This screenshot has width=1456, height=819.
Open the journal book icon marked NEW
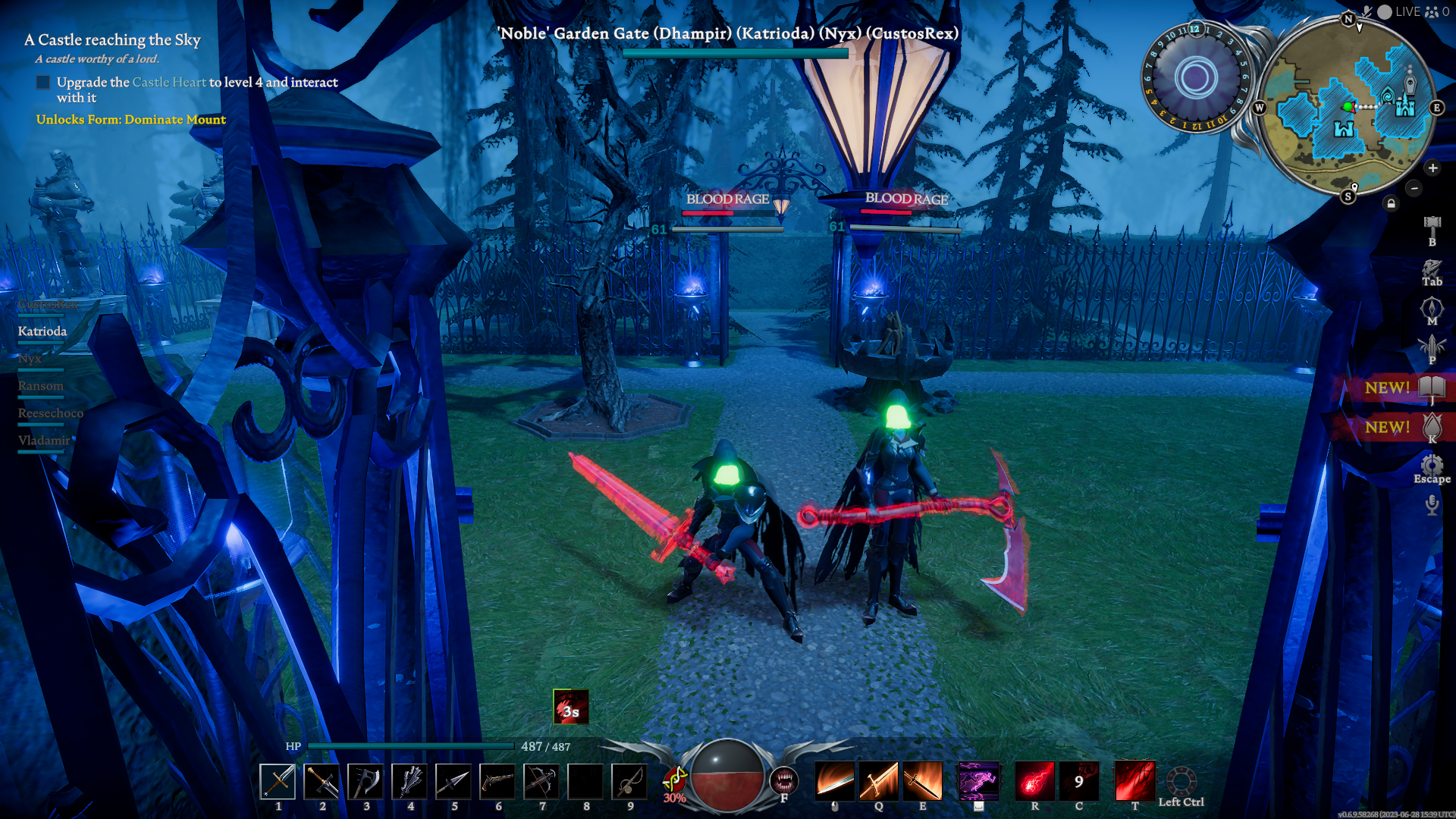point(1432,388)
